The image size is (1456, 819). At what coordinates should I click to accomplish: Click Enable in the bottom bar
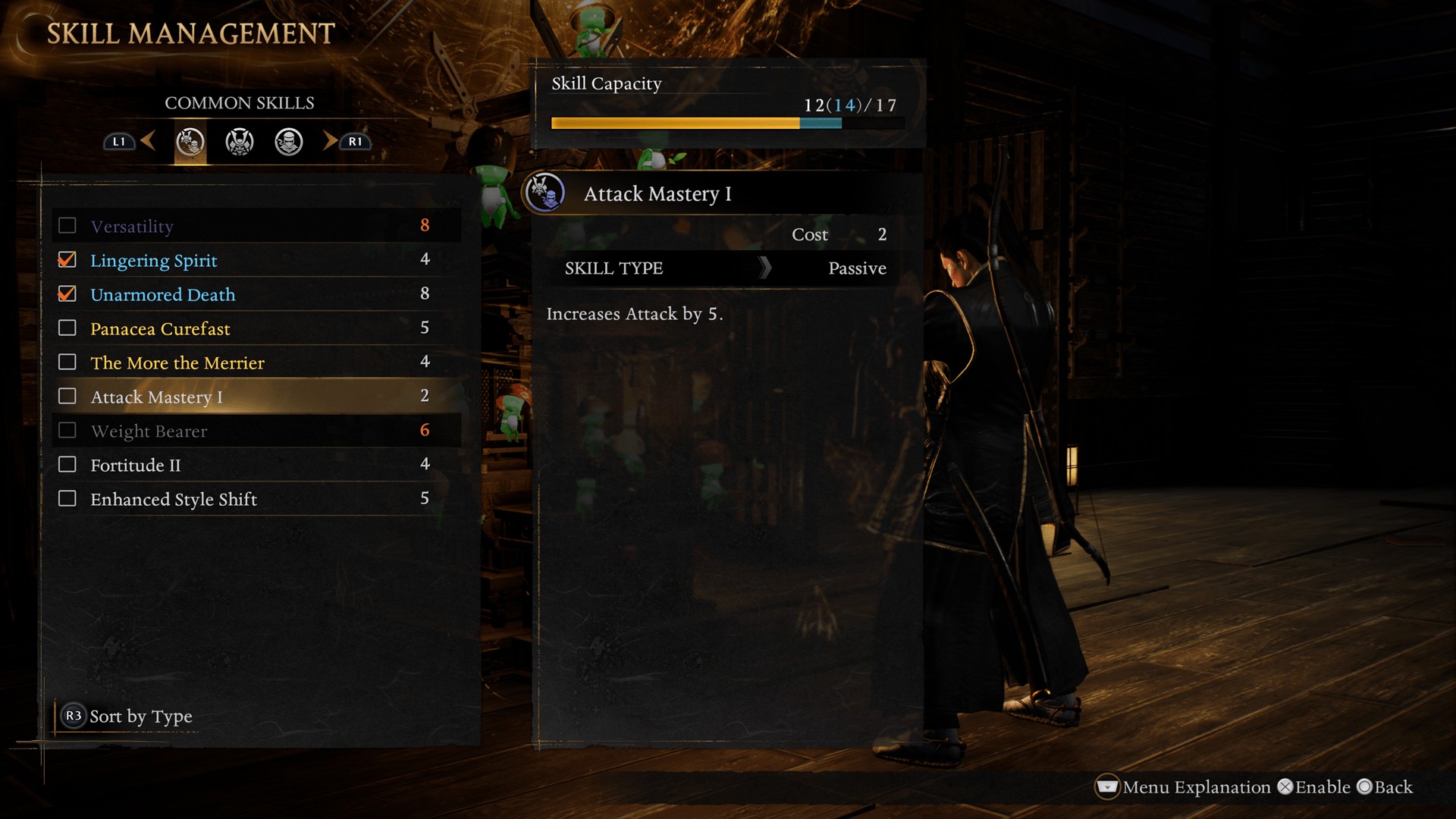click(1314, 787)
